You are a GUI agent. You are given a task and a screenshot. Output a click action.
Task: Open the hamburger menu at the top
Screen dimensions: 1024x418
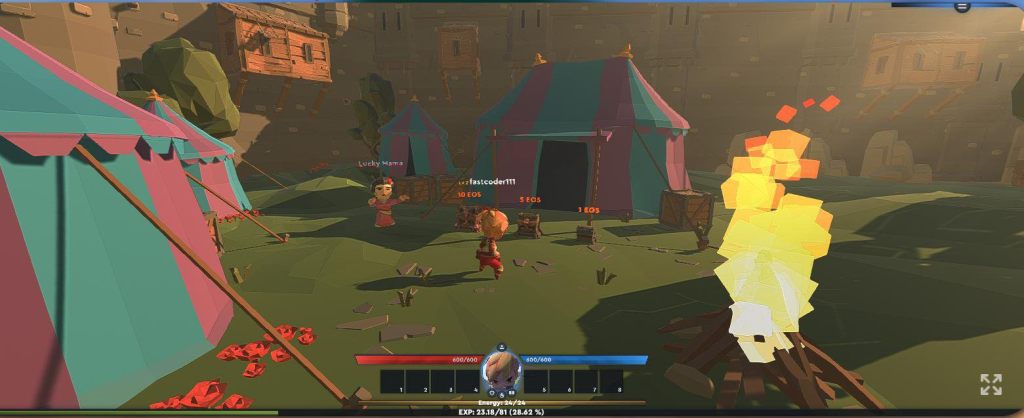pos(962,6)
